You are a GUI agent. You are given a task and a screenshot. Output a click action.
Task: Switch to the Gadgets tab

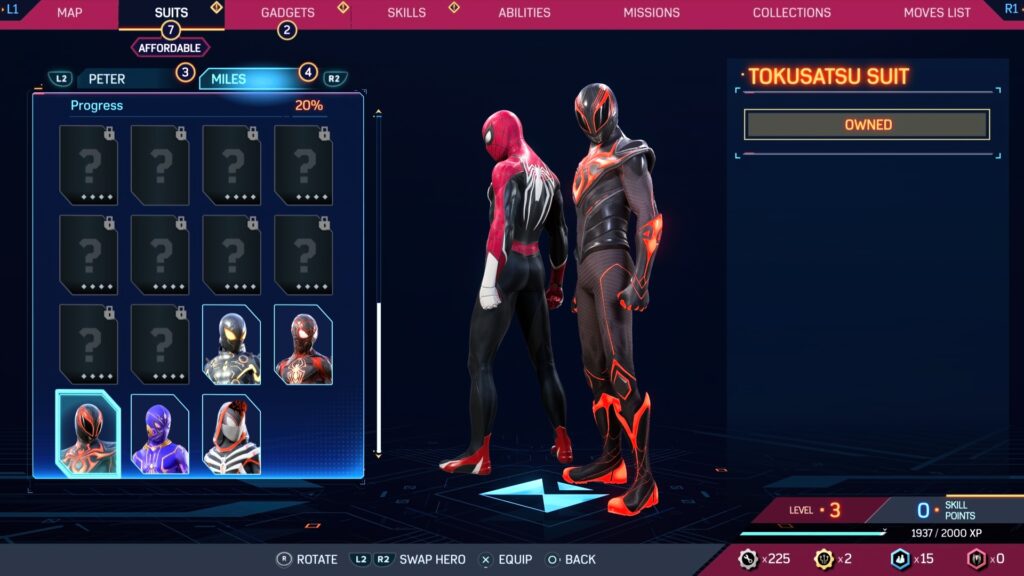coord(287,13)
